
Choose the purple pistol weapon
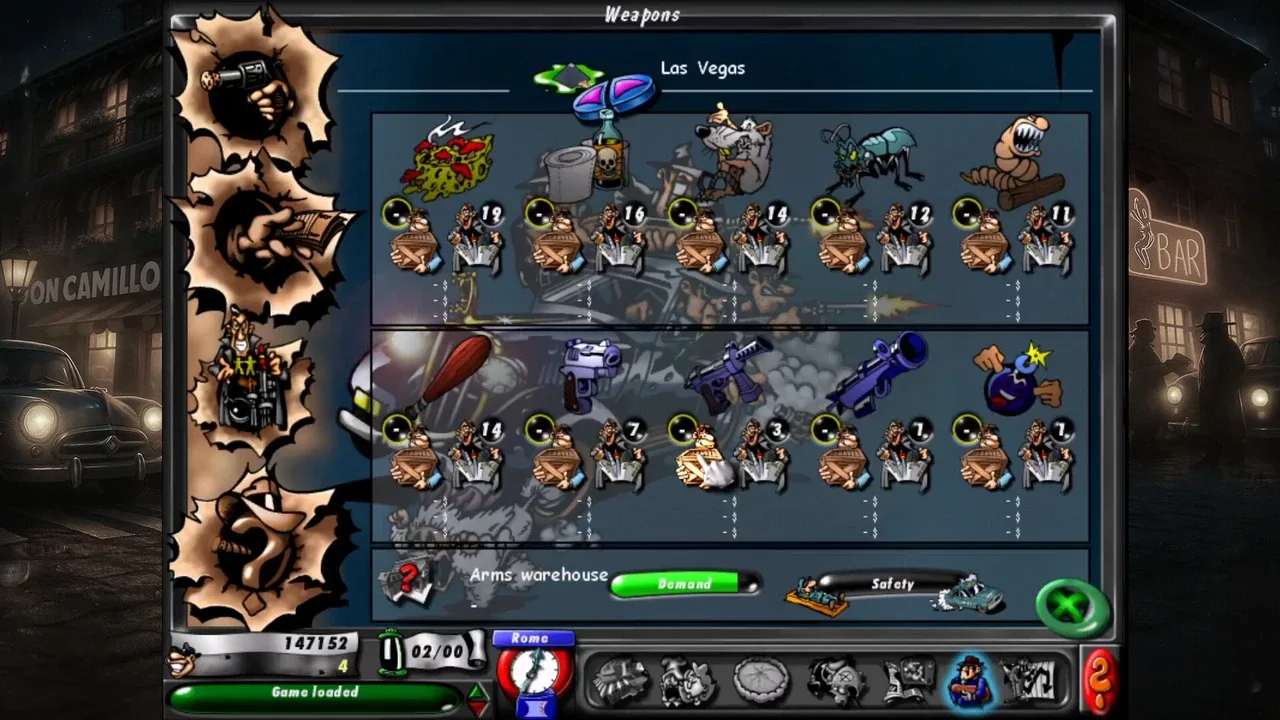590,372
